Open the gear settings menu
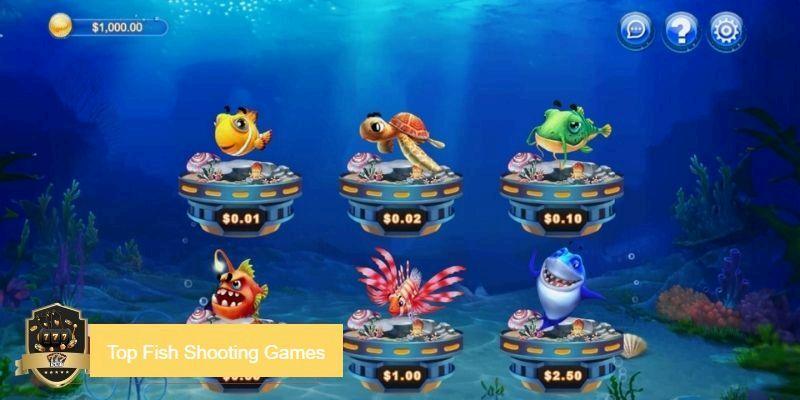800x400 pixels. pos(727,30)
